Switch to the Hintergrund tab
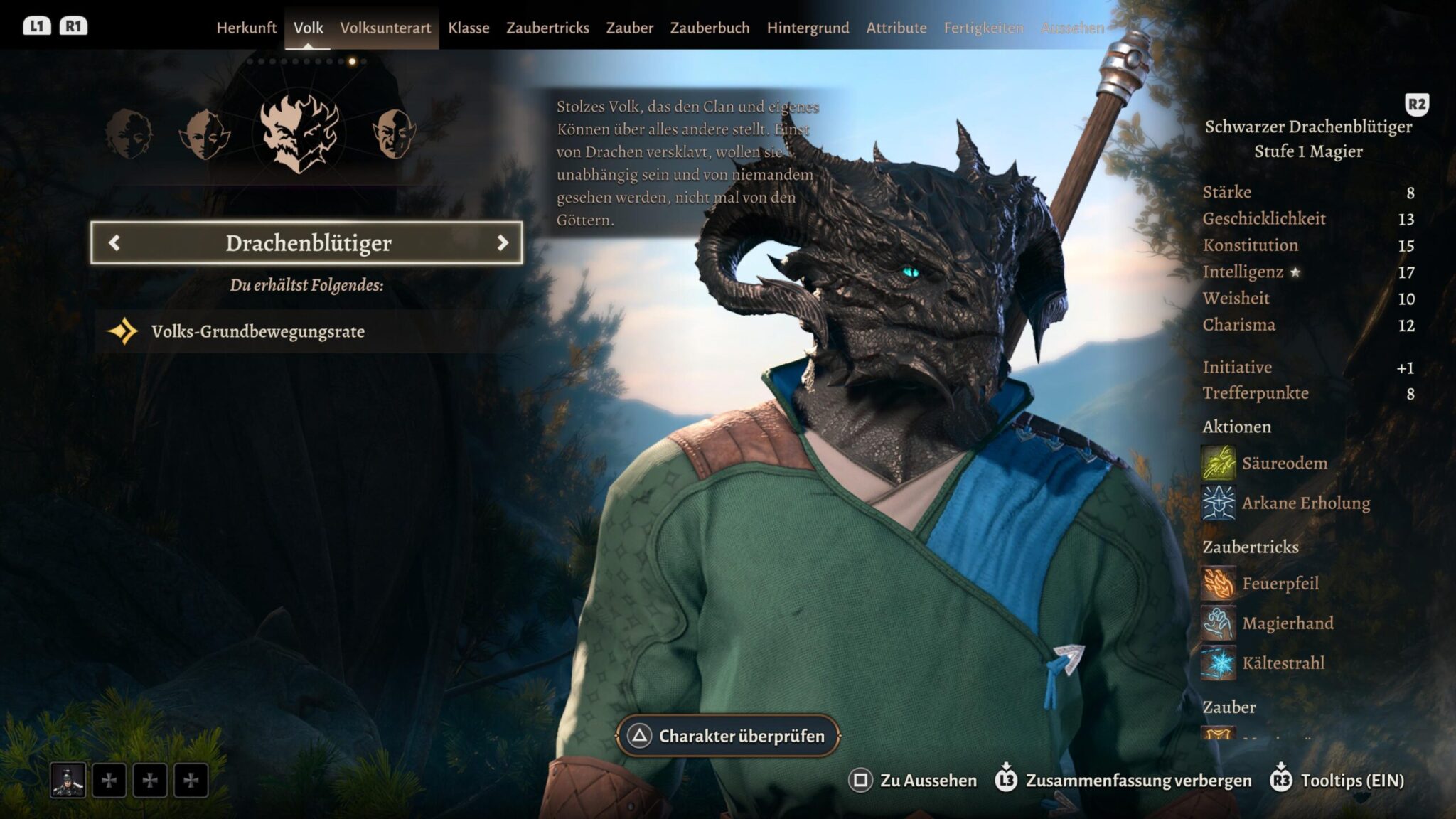This screenshot has width=1456, height=819. tap(808, 28)
